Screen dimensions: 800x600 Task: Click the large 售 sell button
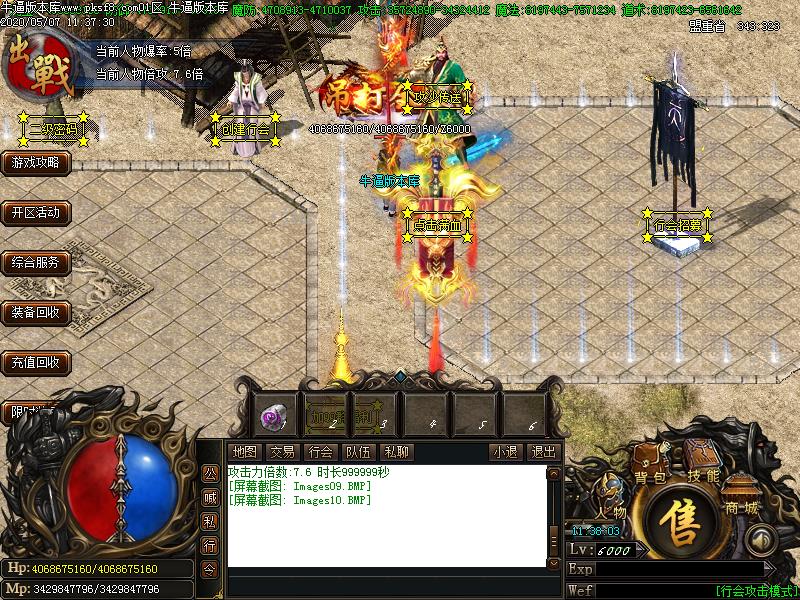coord(684,526)
